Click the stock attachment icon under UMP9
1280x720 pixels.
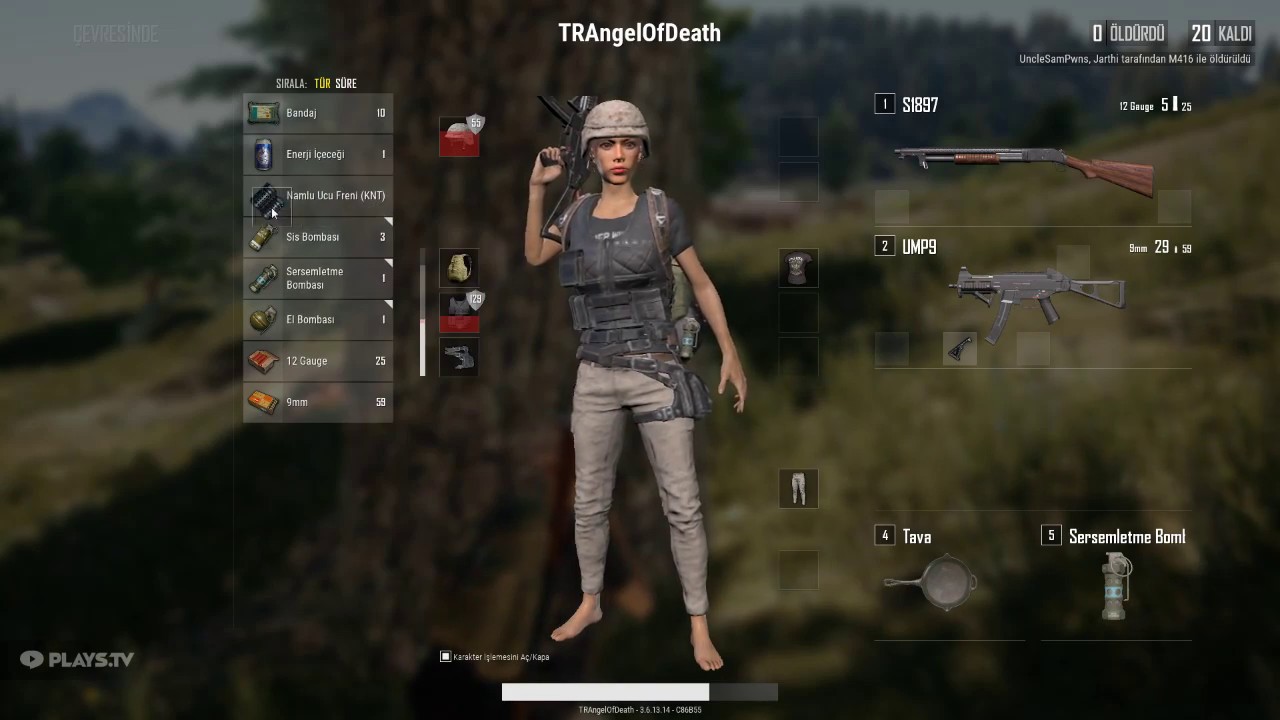click(959, 351)
